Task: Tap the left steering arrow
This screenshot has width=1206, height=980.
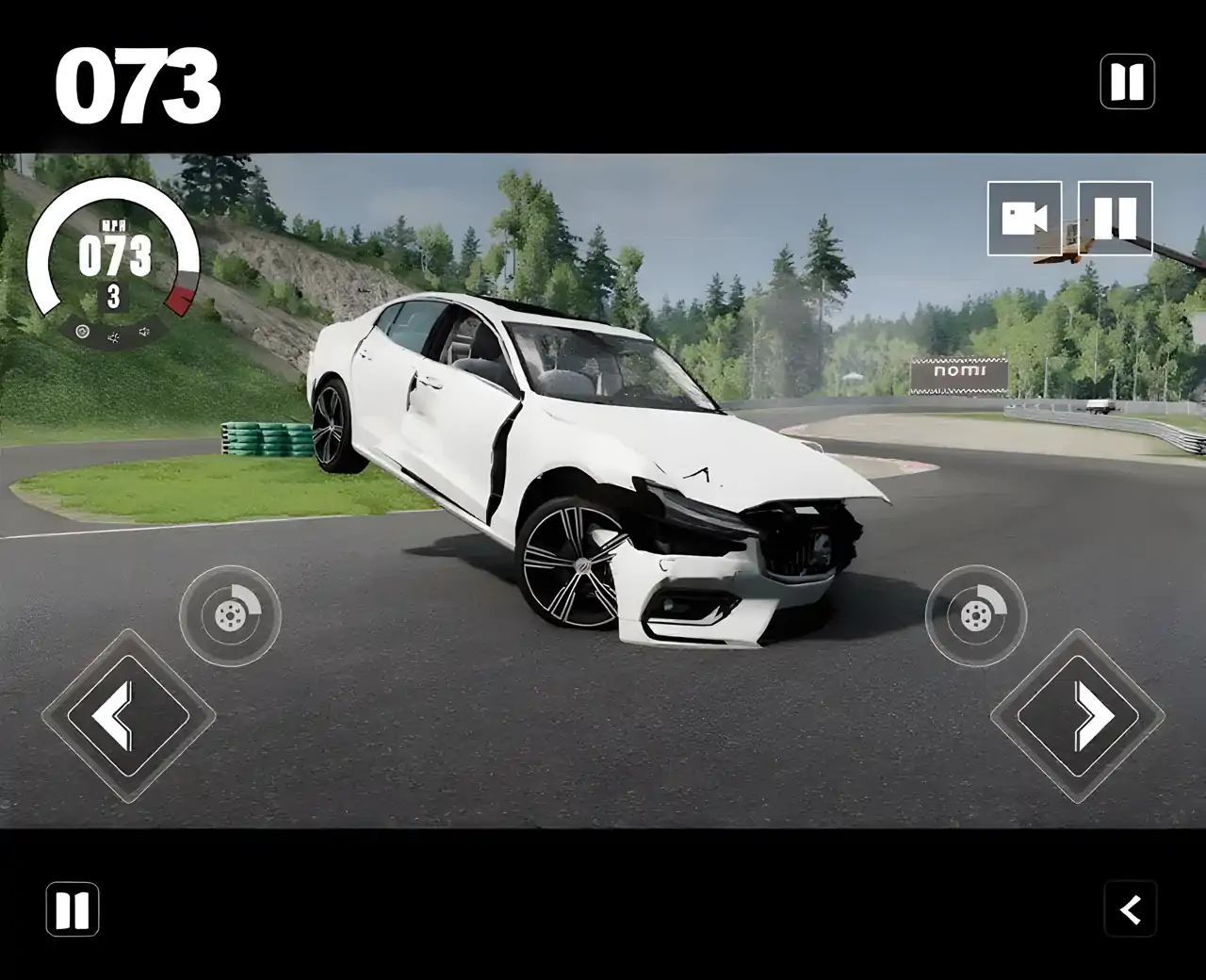Action: [128, 716]
